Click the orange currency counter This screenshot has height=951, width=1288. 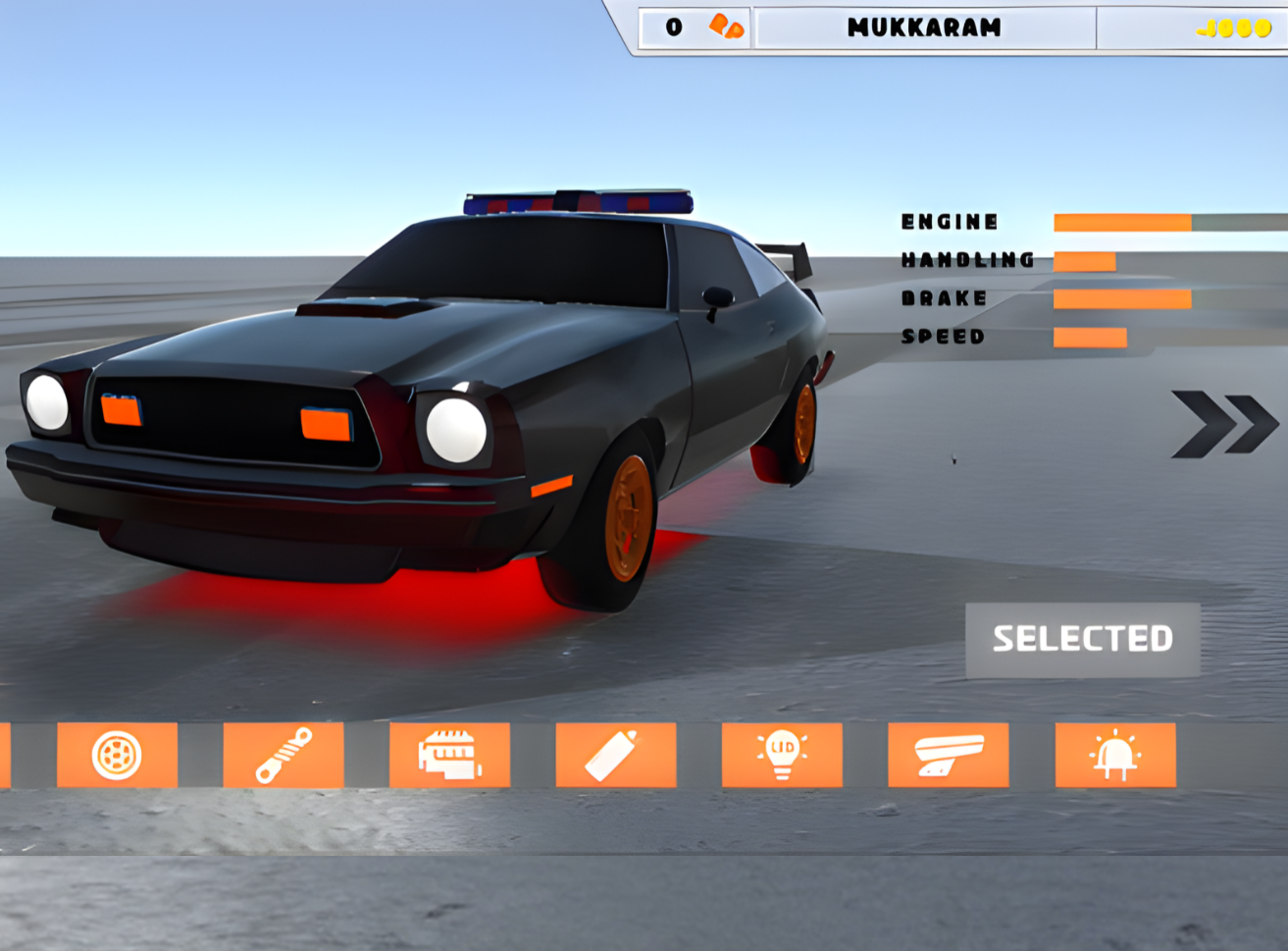[x=697, y=27]
